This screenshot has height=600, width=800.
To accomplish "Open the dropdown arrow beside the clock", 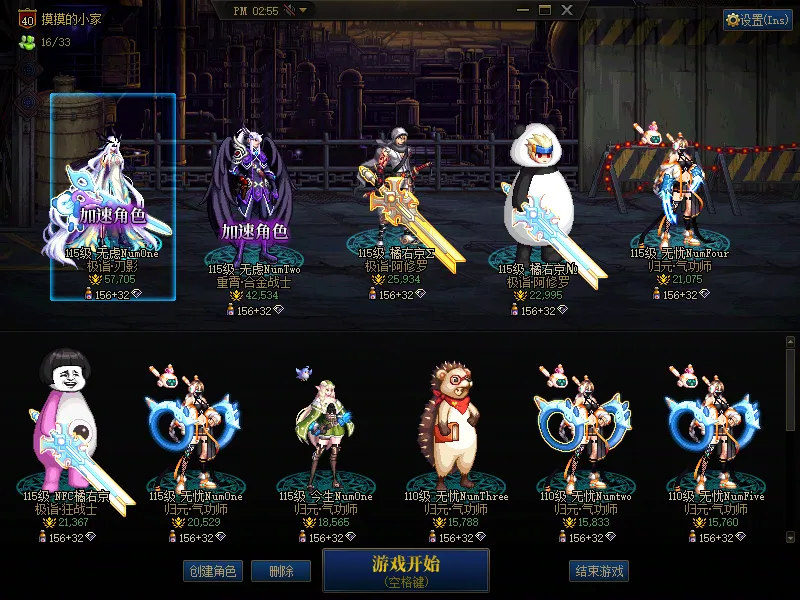I will coord(303,10).
